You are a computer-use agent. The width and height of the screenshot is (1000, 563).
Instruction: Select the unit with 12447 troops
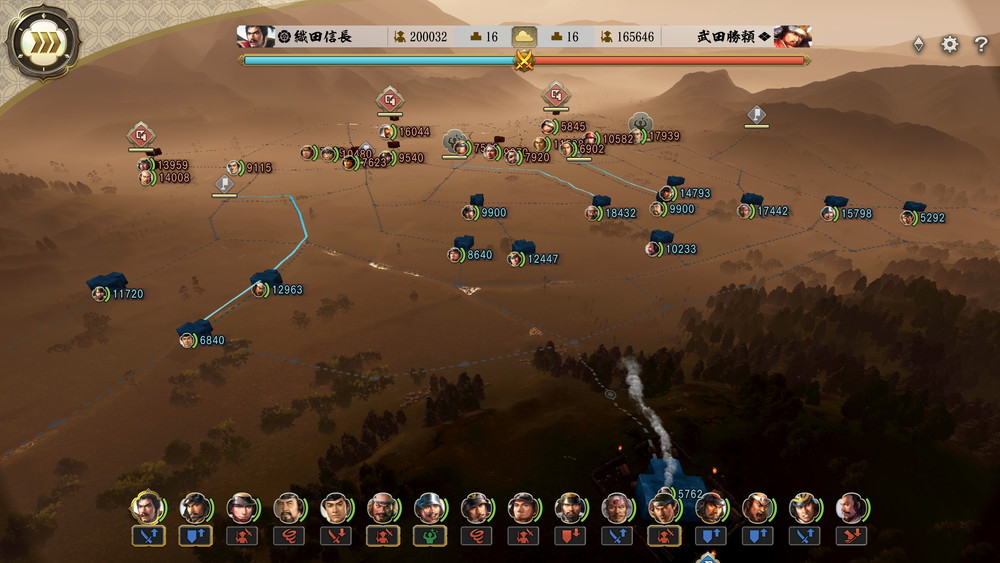(x=516, y=259)
